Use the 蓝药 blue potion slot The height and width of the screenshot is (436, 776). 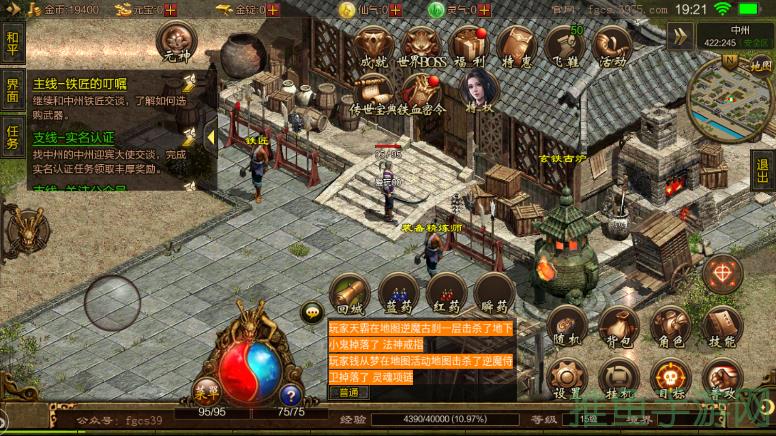(397, 292)
